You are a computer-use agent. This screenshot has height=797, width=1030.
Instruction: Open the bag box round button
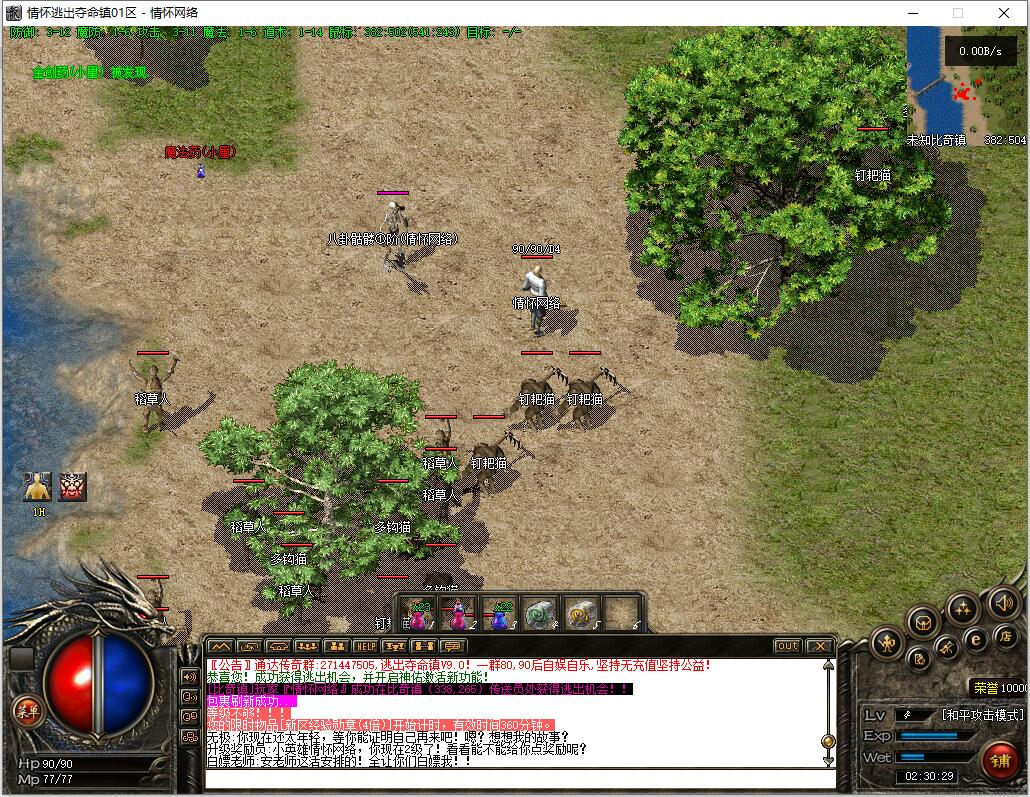point(923,623)
